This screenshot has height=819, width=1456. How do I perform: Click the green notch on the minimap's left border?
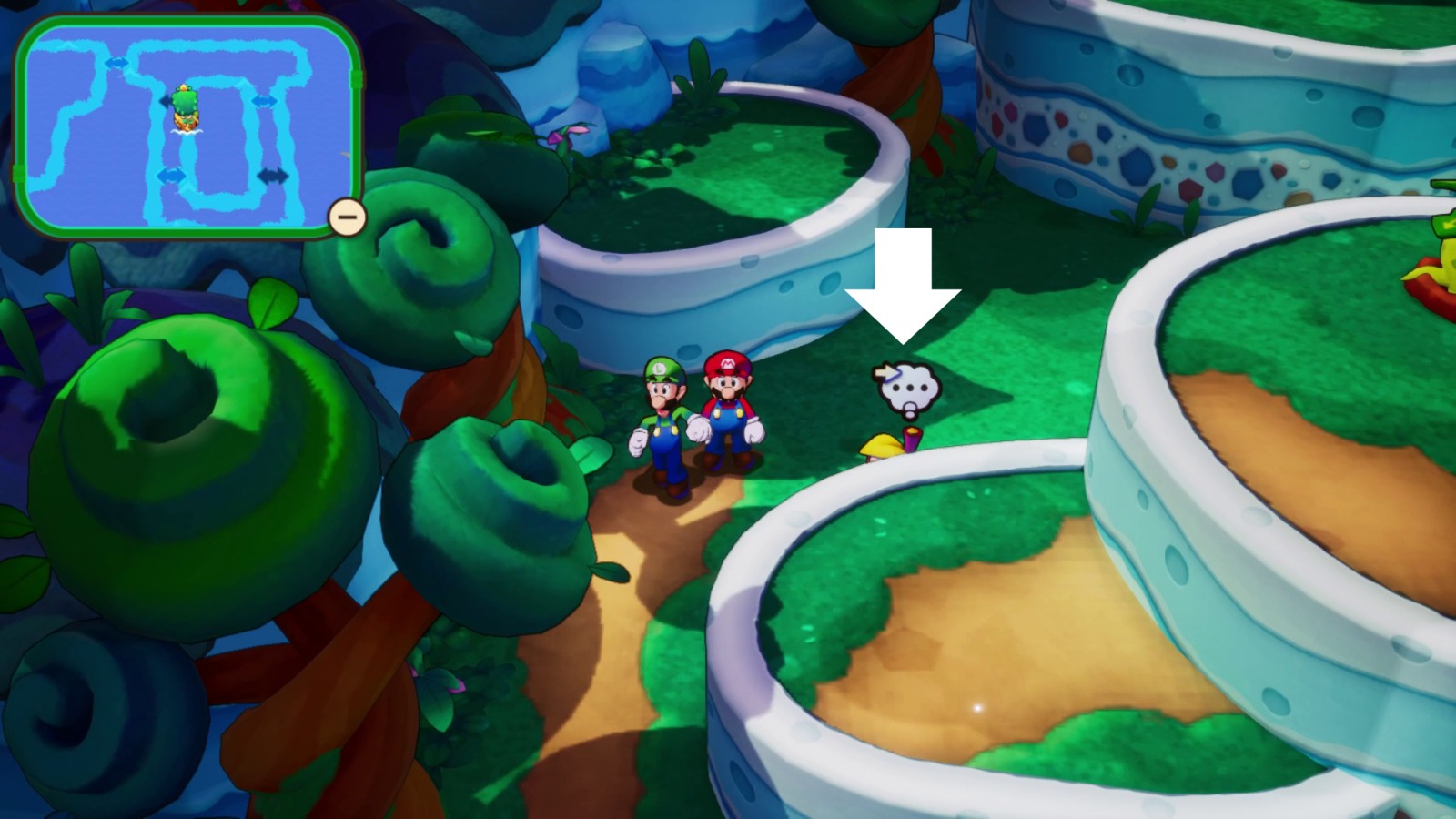[x=20, y=174]
